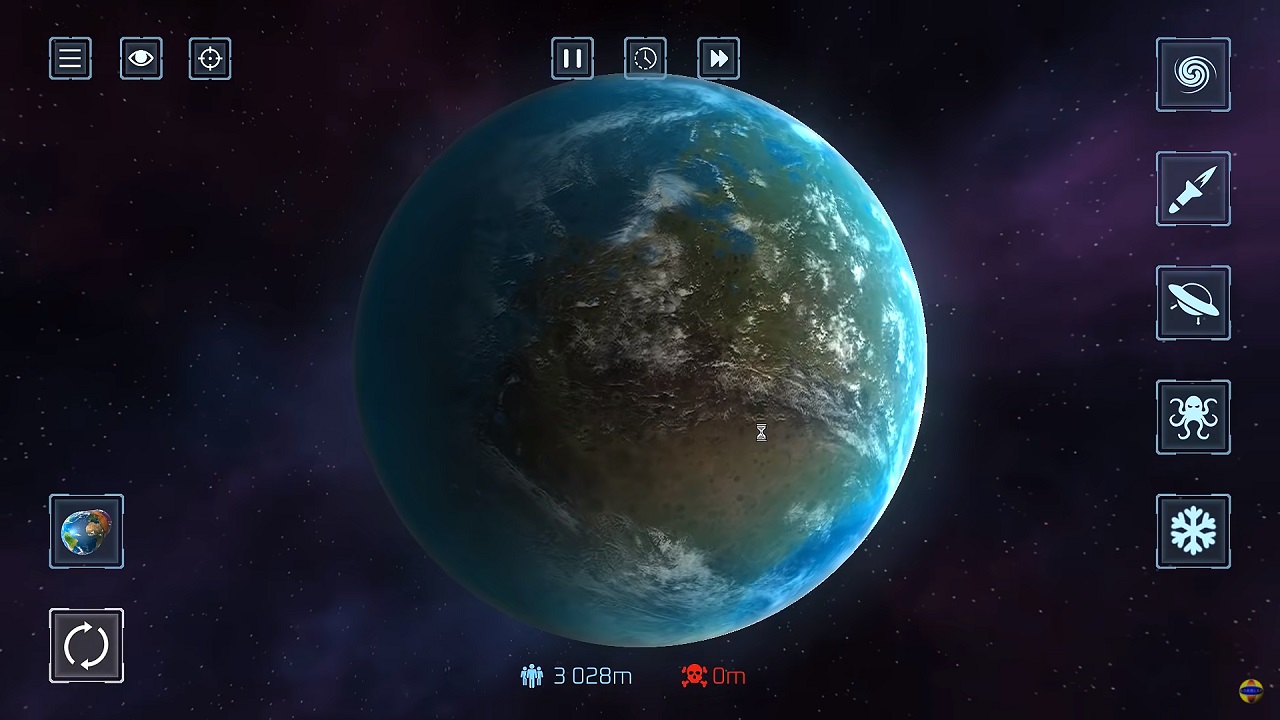Click the clock time control
Viewport: 1280px width, 720px height.
[645, 59]
